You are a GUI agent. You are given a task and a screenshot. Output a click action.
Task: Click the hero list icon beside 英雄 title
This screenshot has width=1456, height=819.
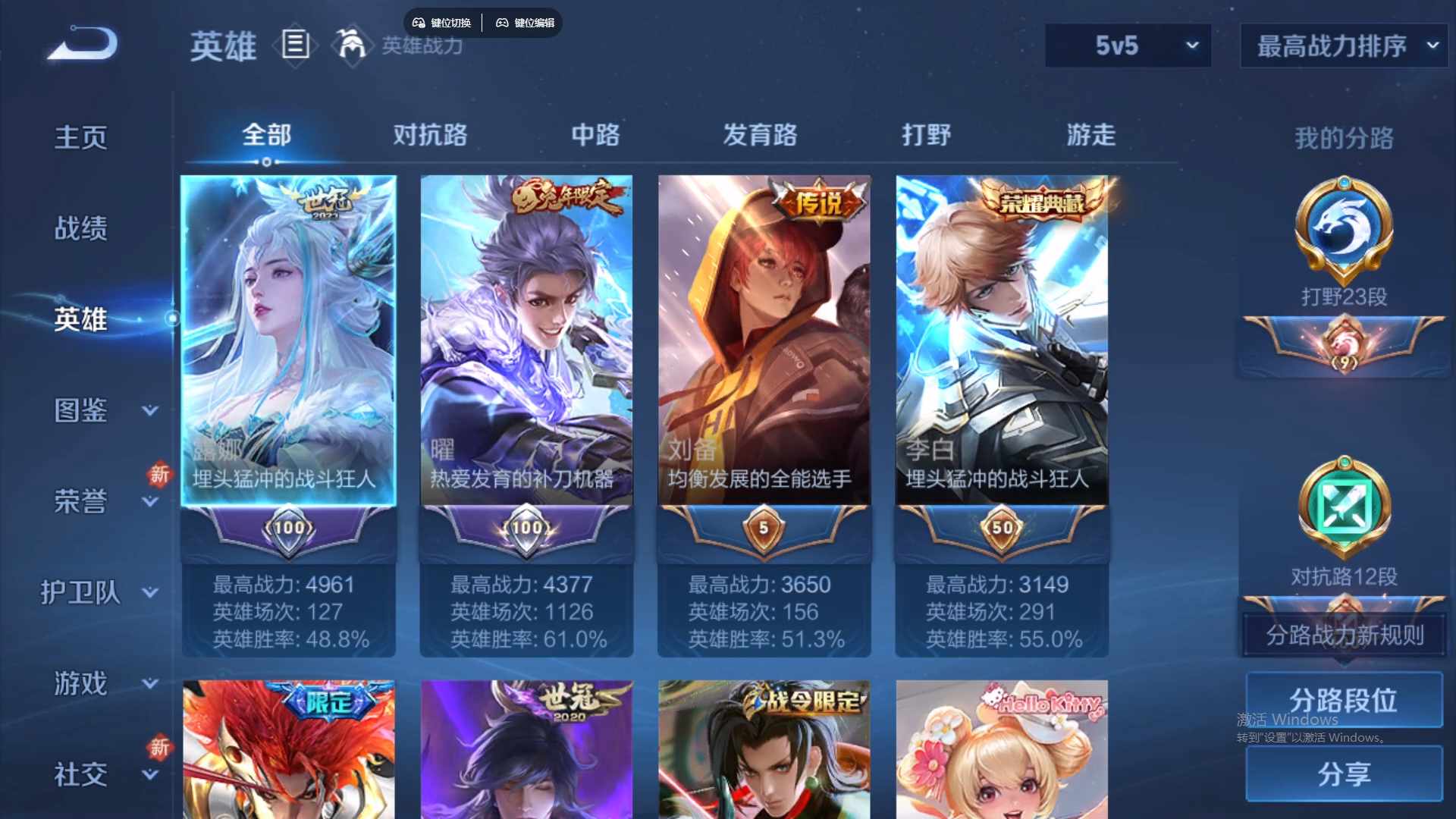coord(295,45)
